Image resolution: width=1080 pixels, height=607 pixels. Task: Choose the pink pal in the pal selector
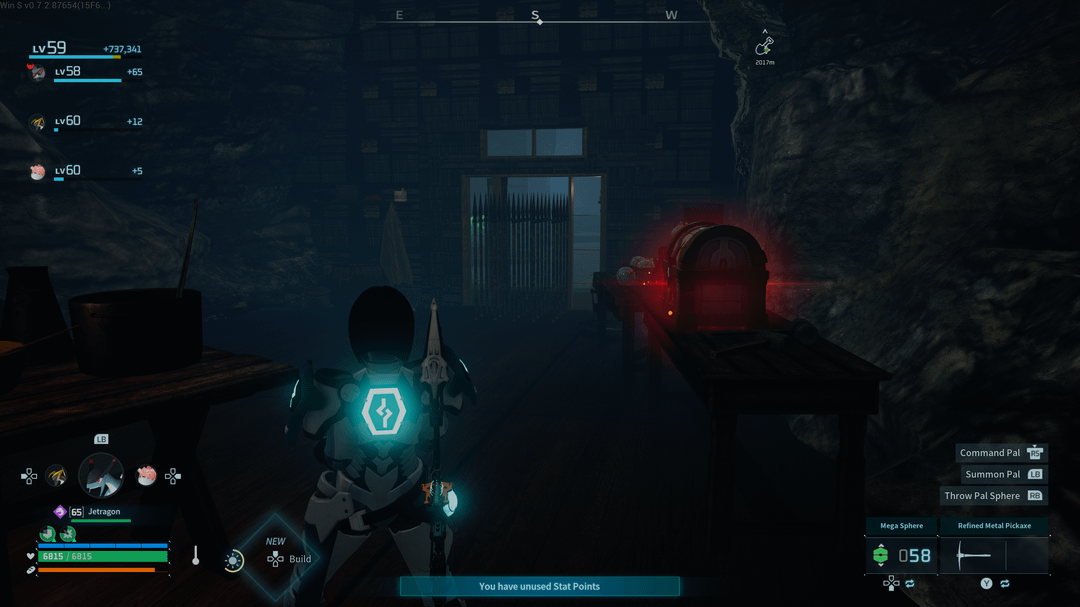[x=146, y=475]
